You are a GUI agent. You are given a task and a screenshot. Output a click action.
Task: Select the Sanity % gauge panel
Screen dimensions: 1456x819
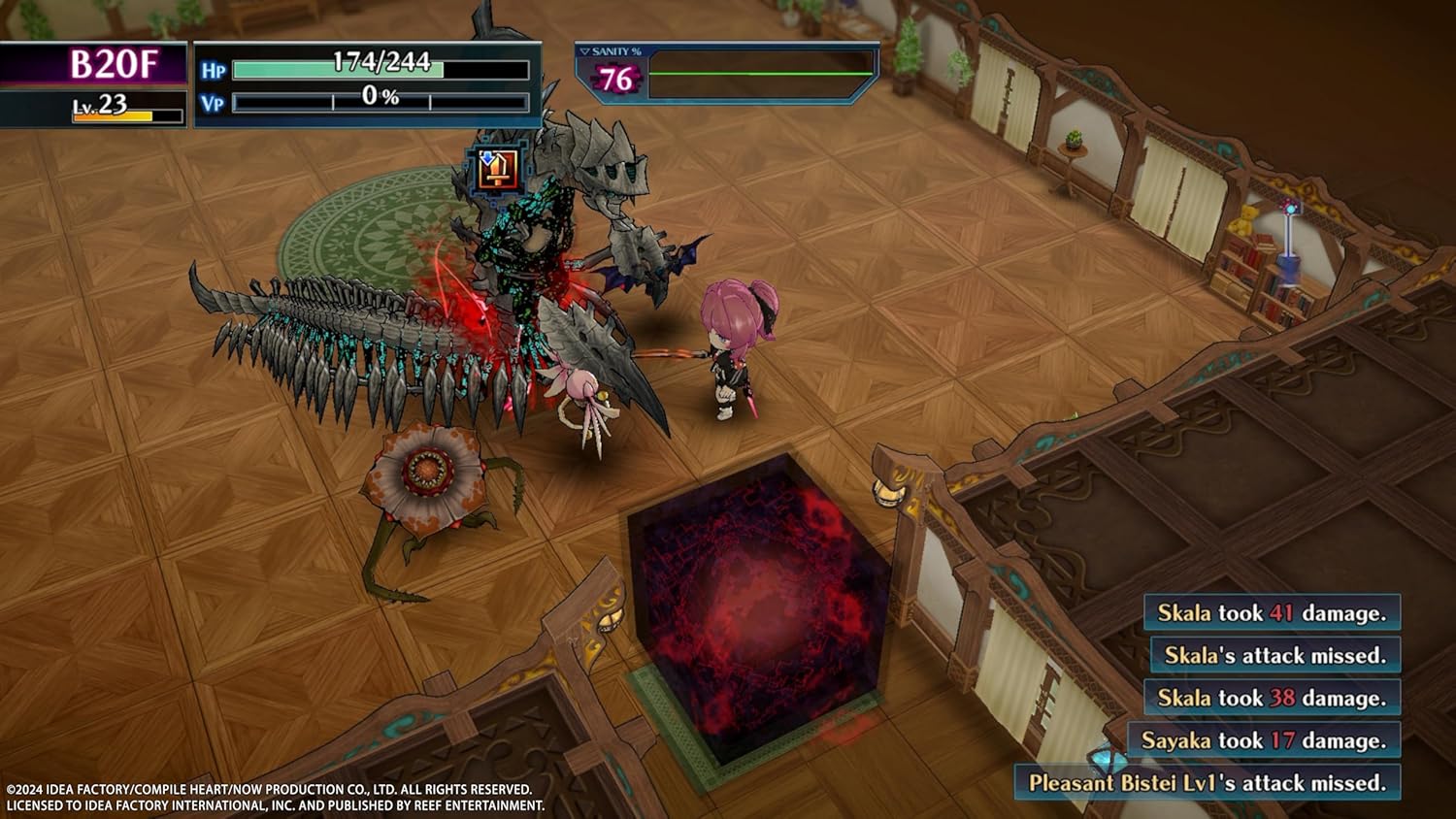726,74
